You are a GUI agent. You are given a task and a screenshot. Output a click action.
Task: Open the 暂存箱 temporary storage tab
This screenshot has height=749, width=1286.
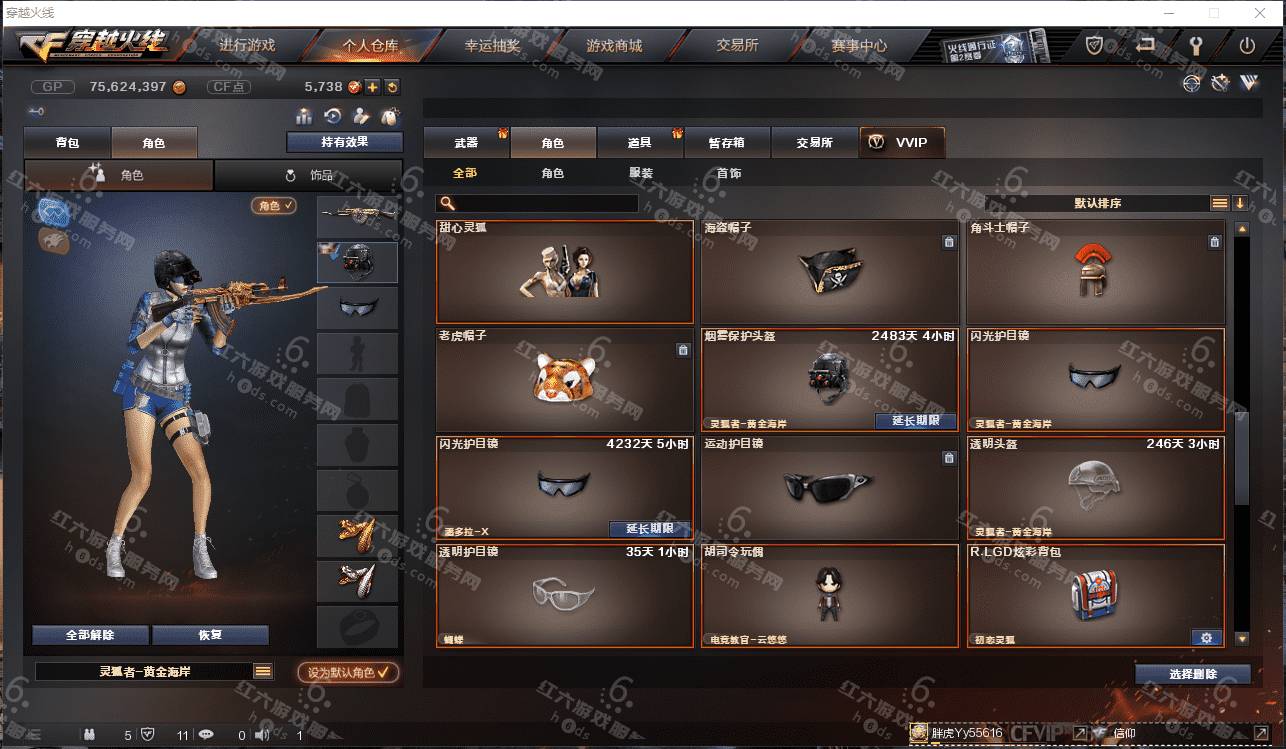726,143
